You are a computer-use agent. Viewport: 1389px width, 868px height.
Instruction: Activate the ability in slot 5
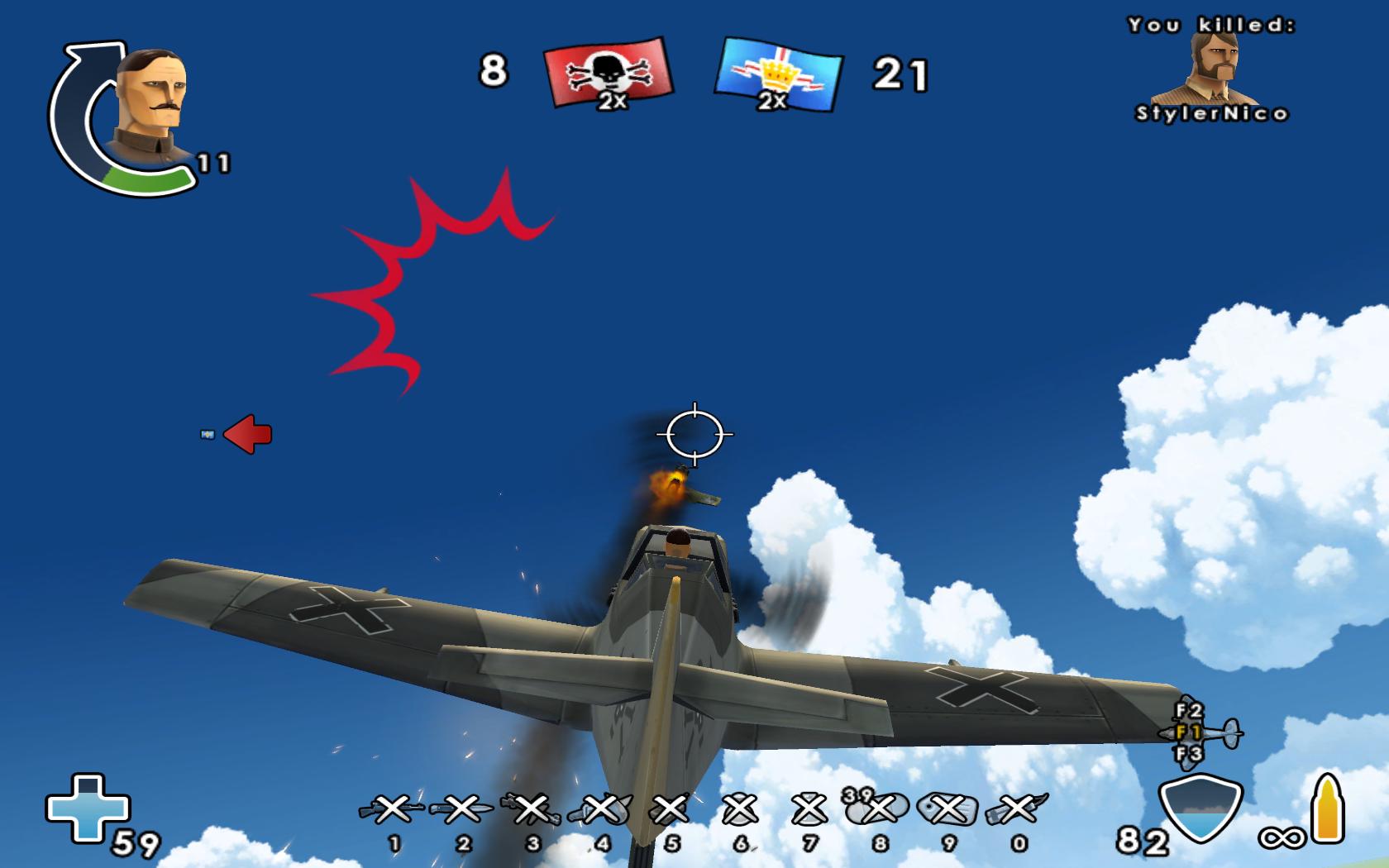671,810
